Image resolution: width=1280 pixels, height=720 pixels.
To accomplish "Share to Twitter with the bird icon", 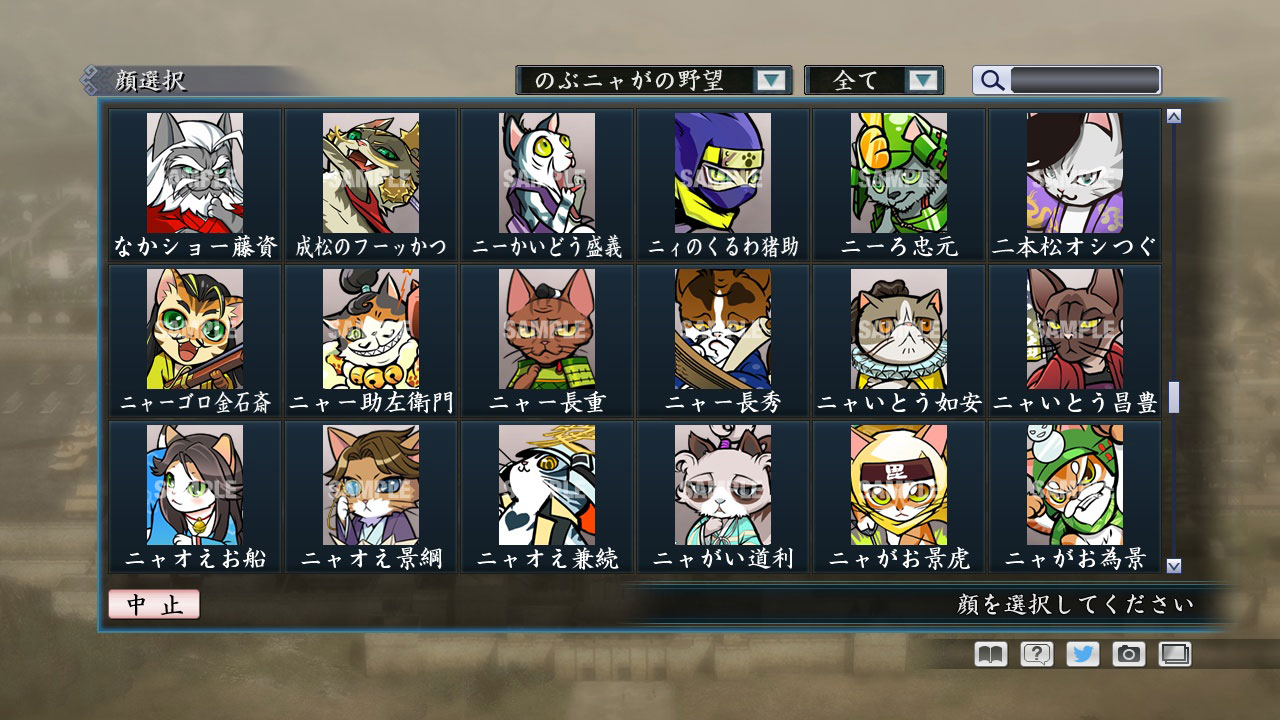I will coord(1084,655).
